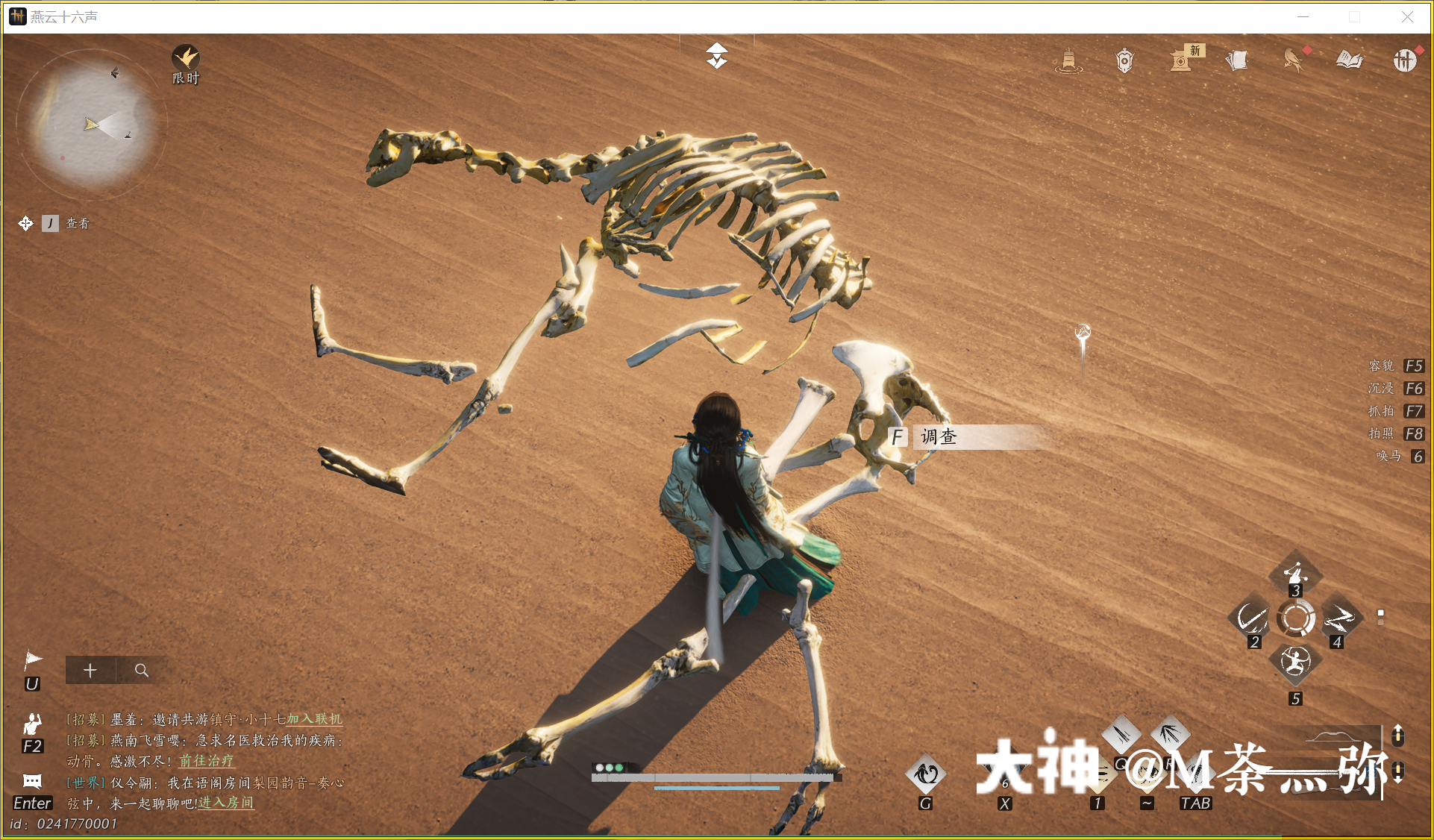The image size is (1434, 840).
Task: Open the open-book journal icon
Action: [x=1349, y=60]
